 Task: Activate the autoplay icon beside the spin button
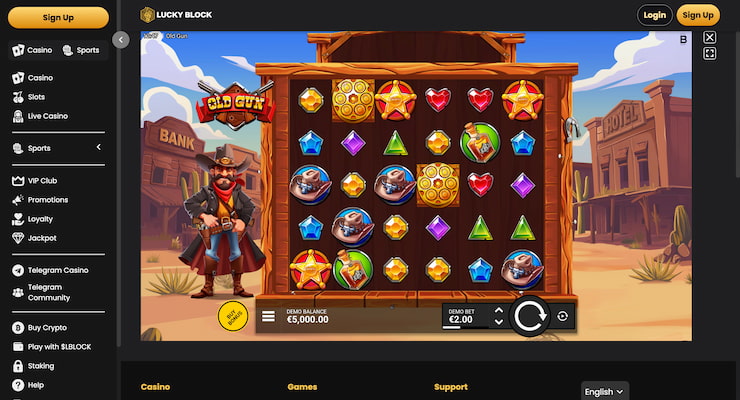pyautogui.click(x=563, y=317)
